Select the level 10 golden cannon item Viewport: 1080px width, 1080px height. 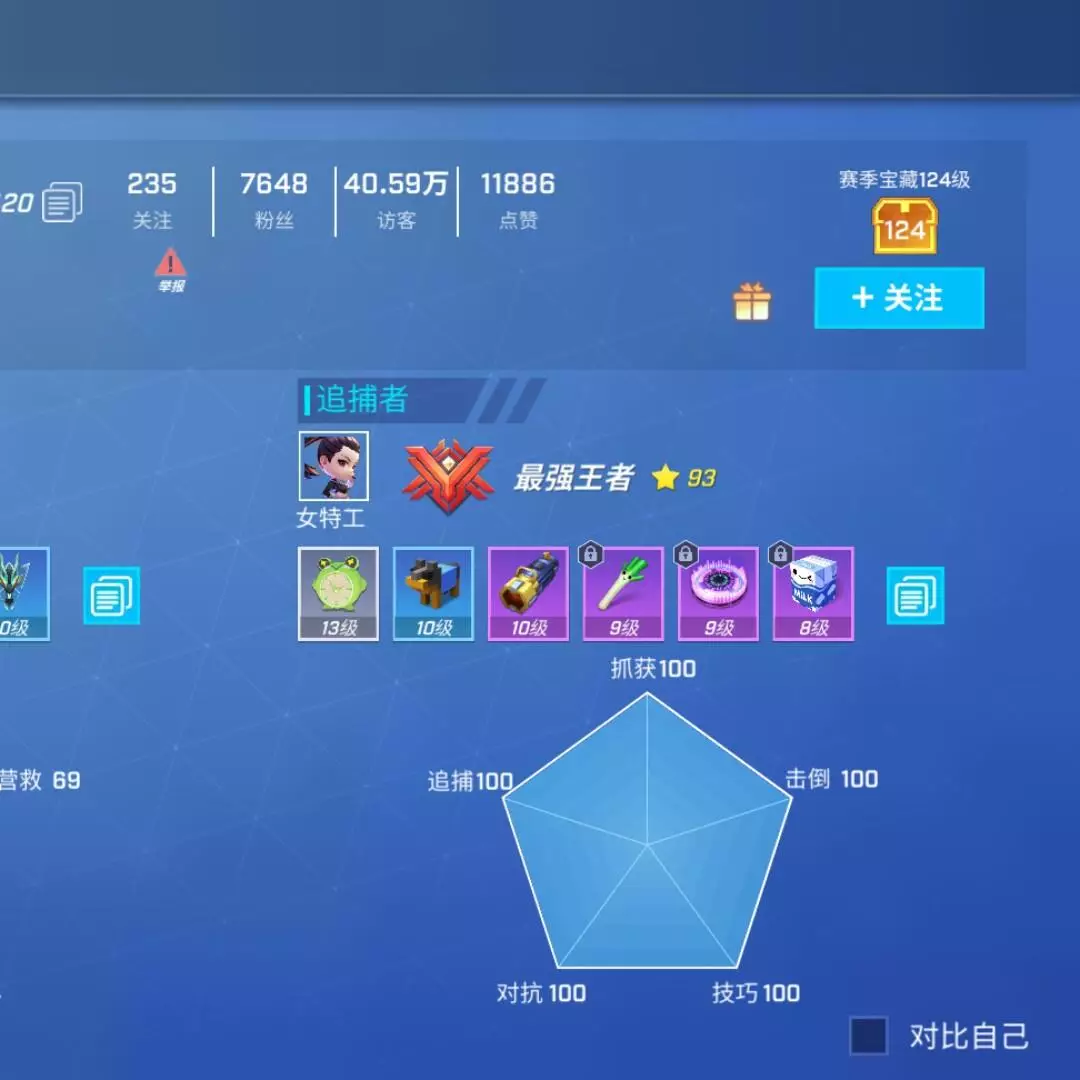pos(528,593)
